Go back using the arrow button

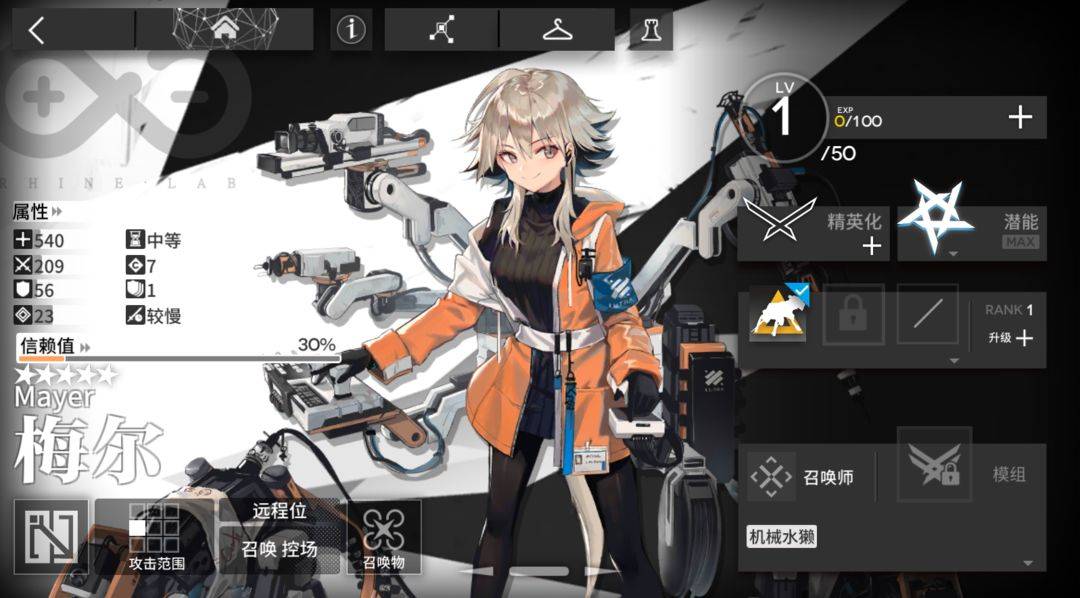pyautogui.click(x=37, y=31)
